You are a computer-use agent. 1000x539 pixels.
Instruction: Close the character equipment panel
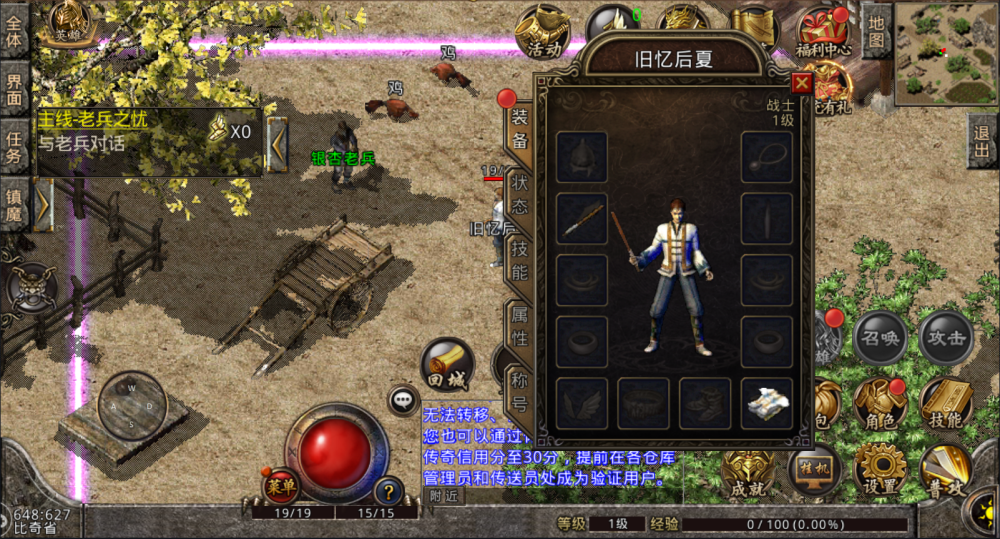(x=801, y=83)
